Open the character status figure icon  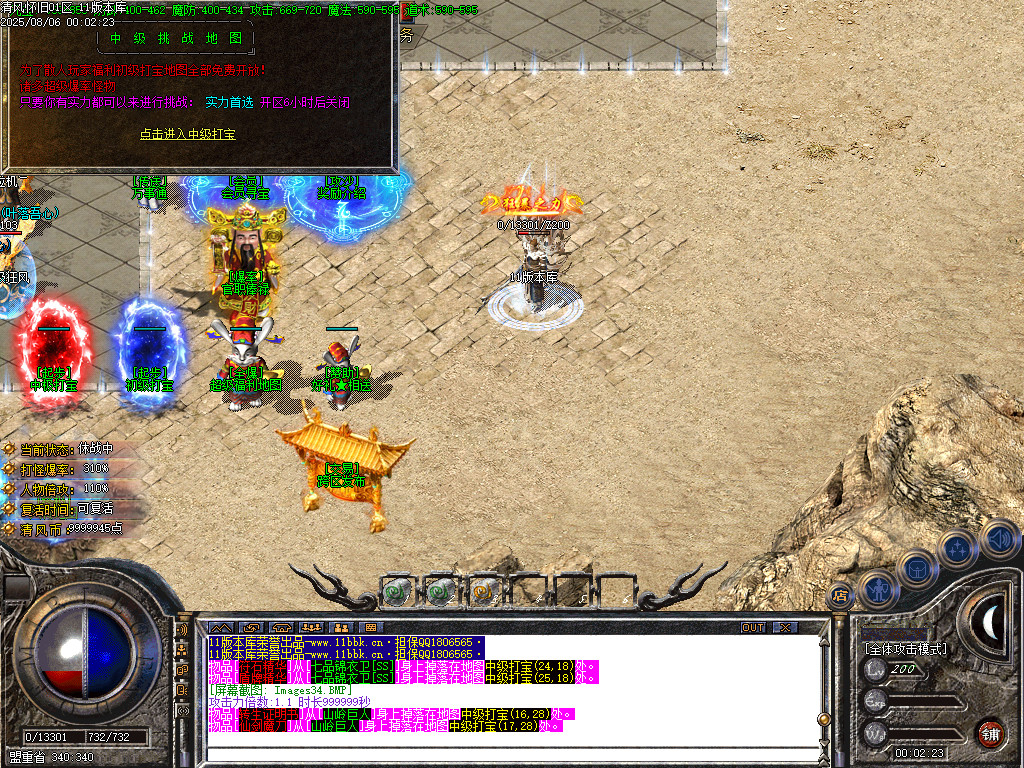pyautogui.click(x=877, y=588)
